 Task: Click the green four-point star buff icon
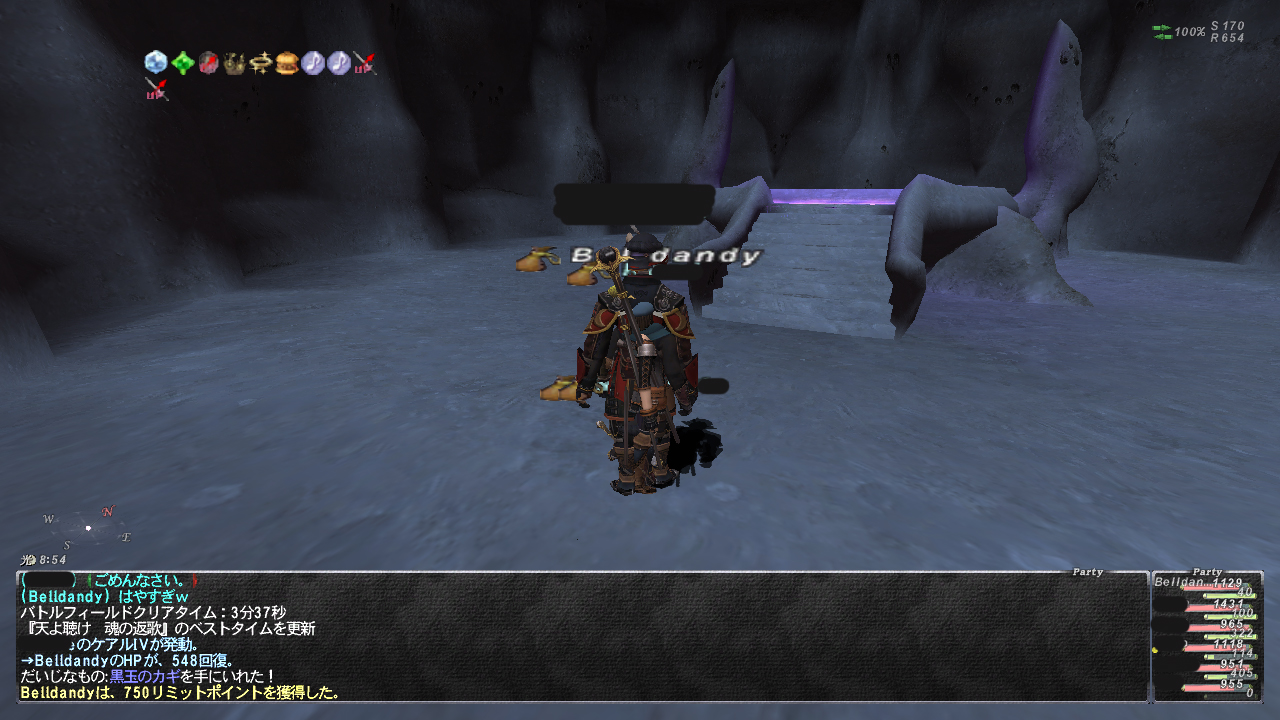[181, 63]
